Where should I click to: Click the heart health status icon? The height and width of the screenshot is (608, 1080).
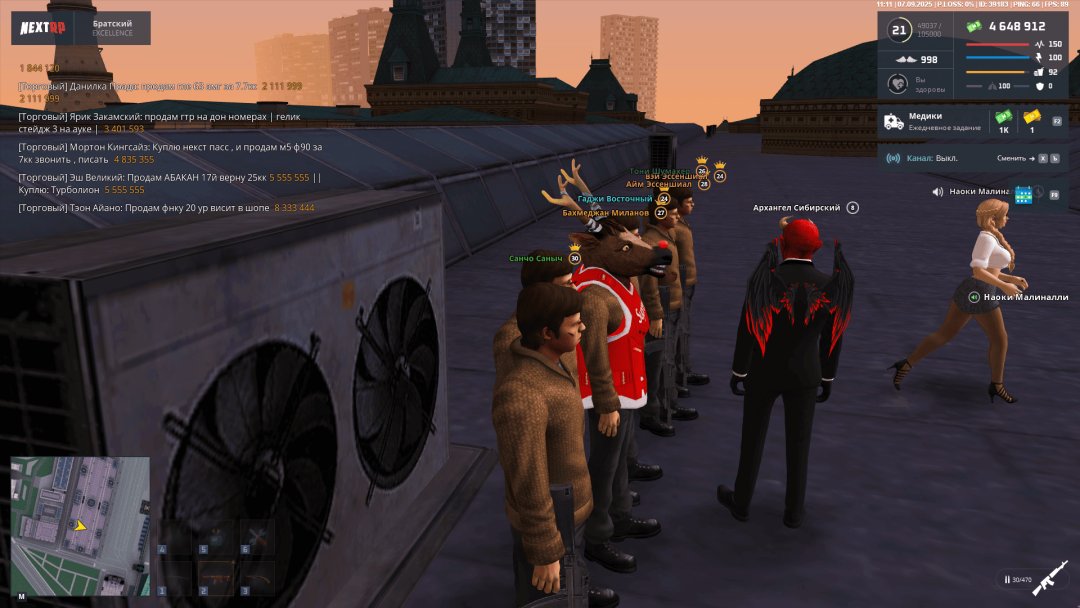[897, 84]
